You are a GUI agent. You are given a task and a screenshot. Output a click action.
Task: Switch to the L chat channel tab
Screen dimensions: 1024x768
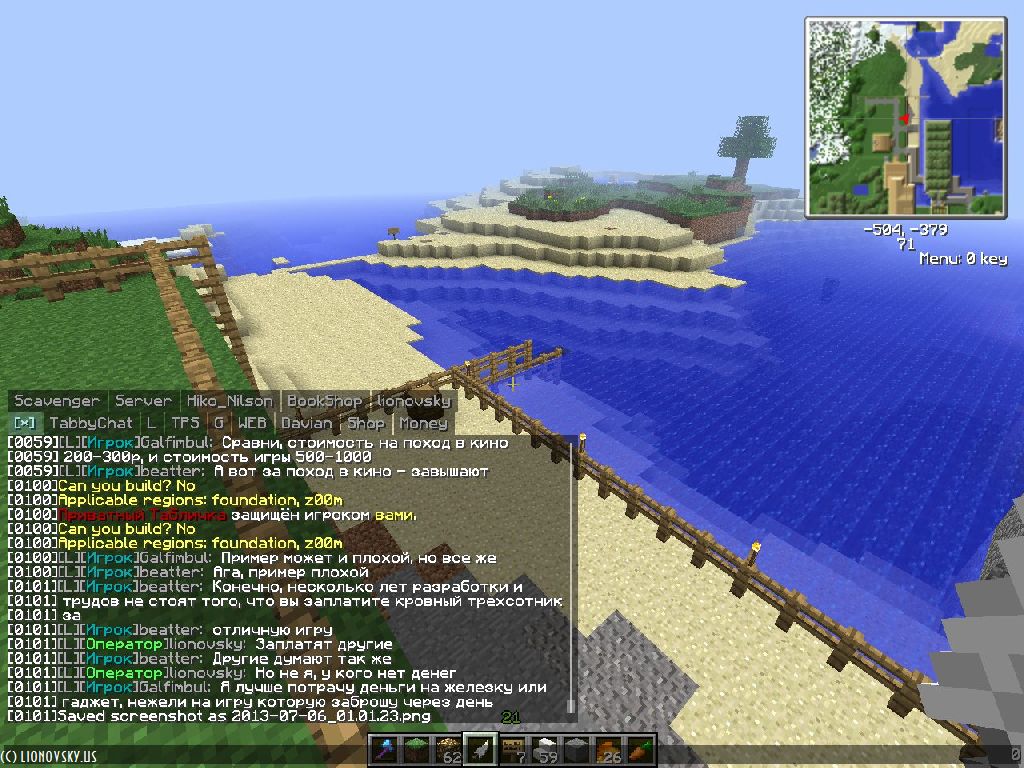point(151,423)
